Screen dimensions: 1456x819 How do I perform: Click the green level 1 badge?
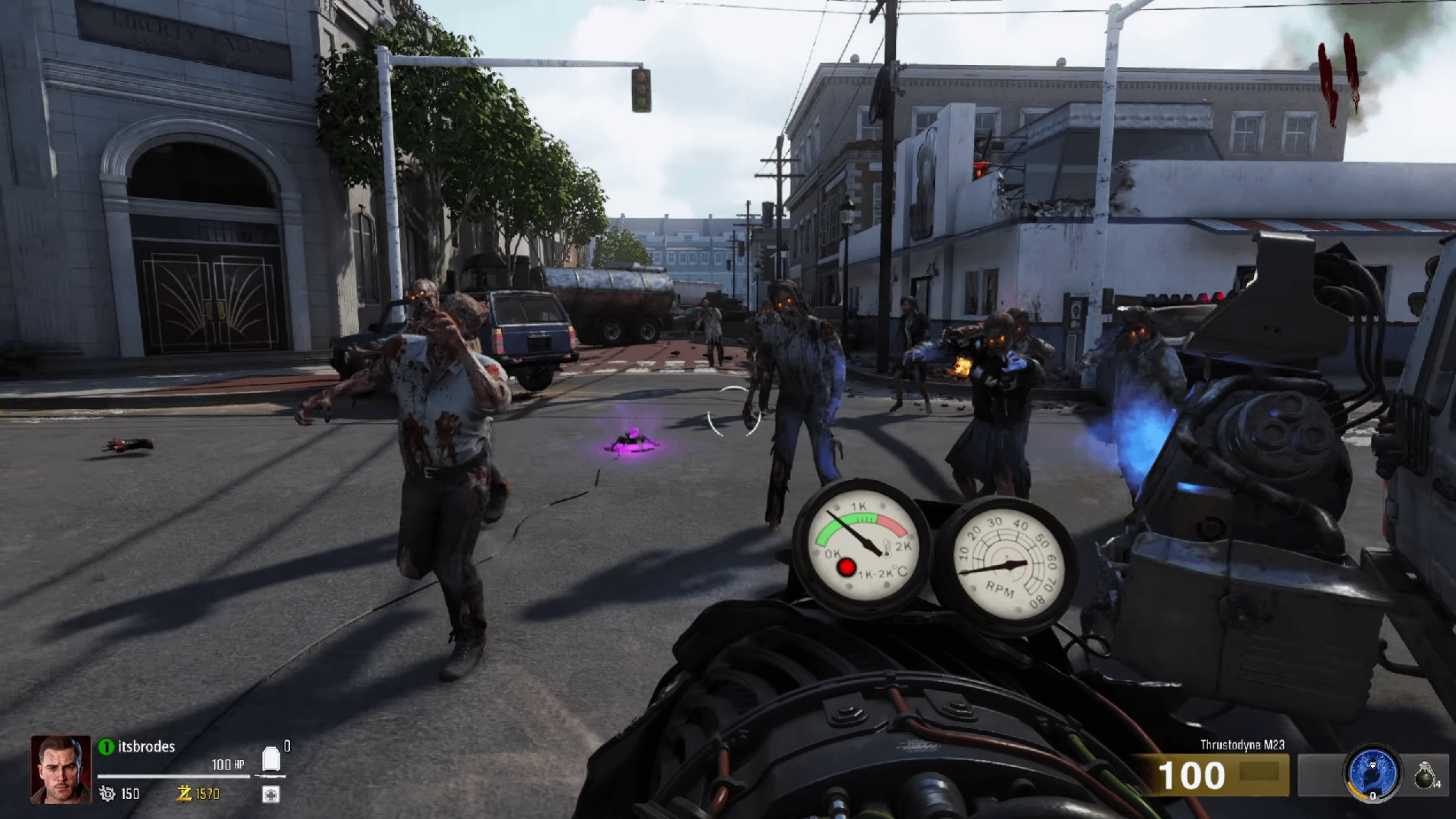point(106,746)
